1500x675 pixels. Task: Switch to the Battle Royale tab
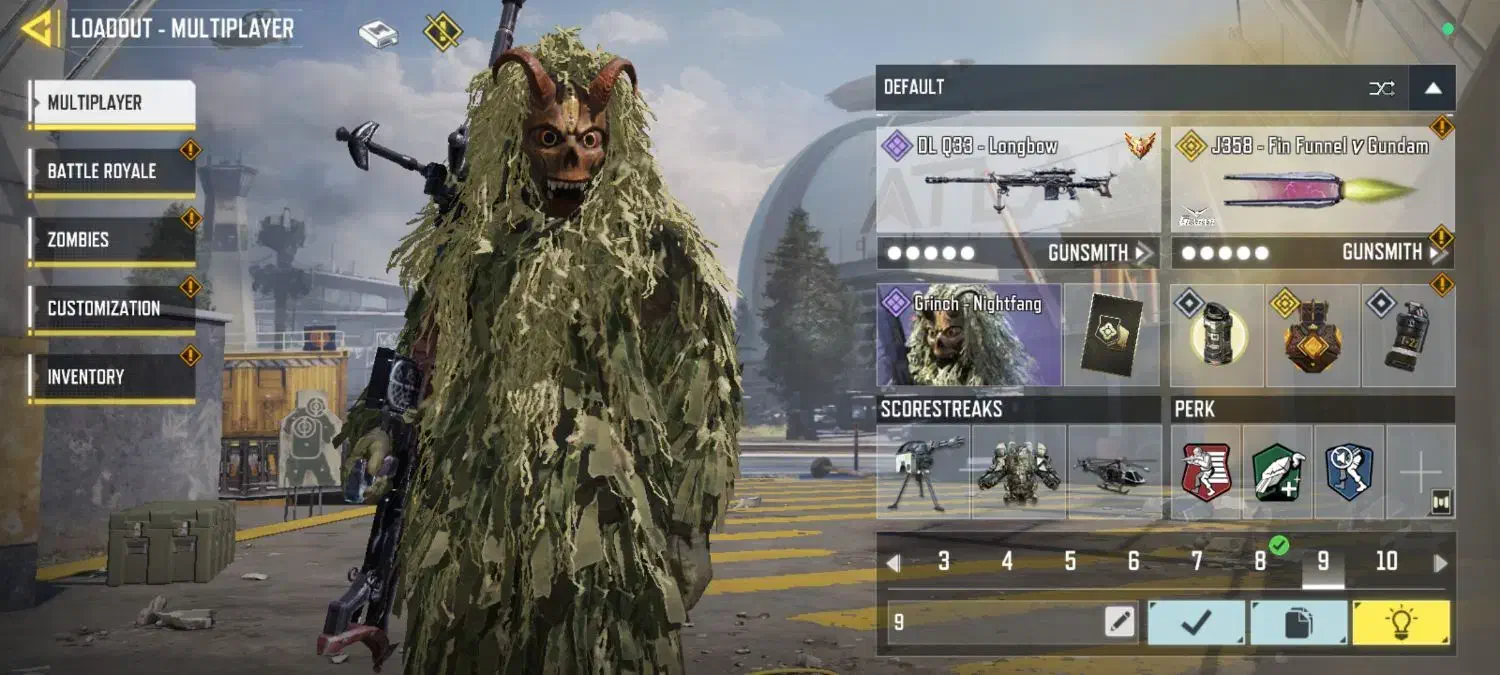tap(110, 171)
